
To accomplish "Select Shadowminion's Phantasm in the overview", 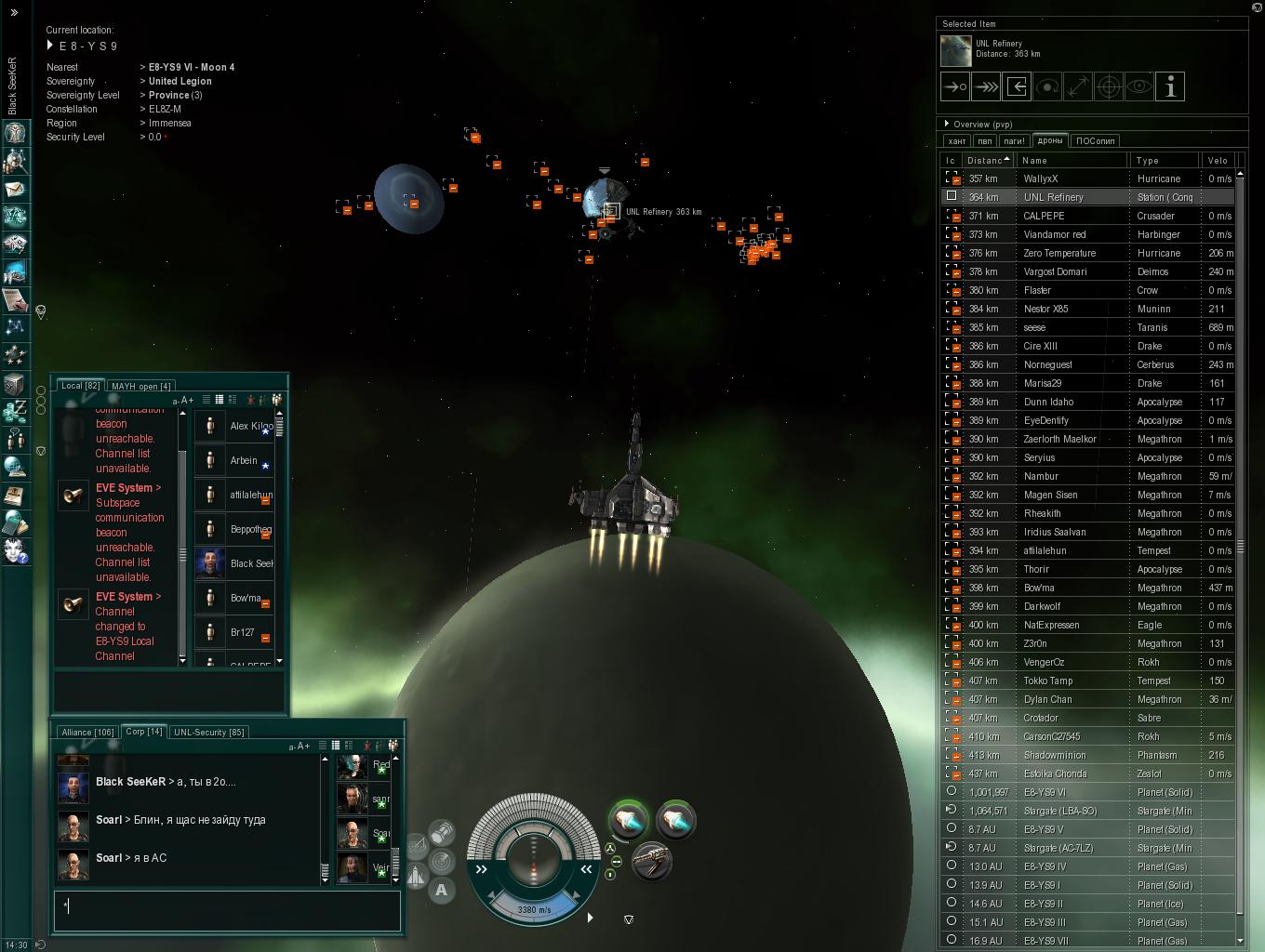I will 1054,755.
